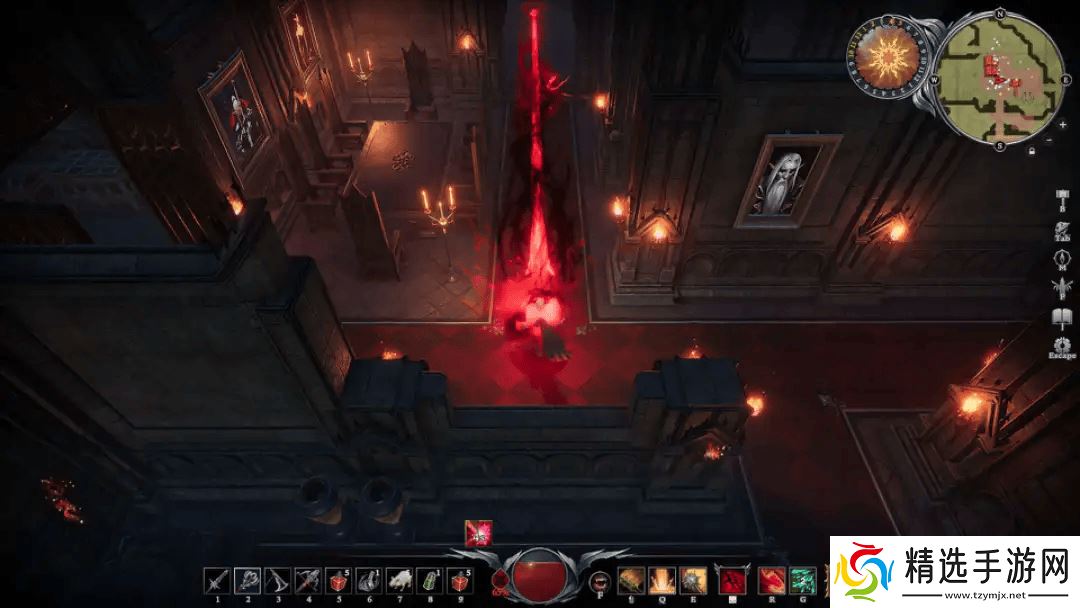Click the red buff icon above the blood orb

[x=477, y=533]
